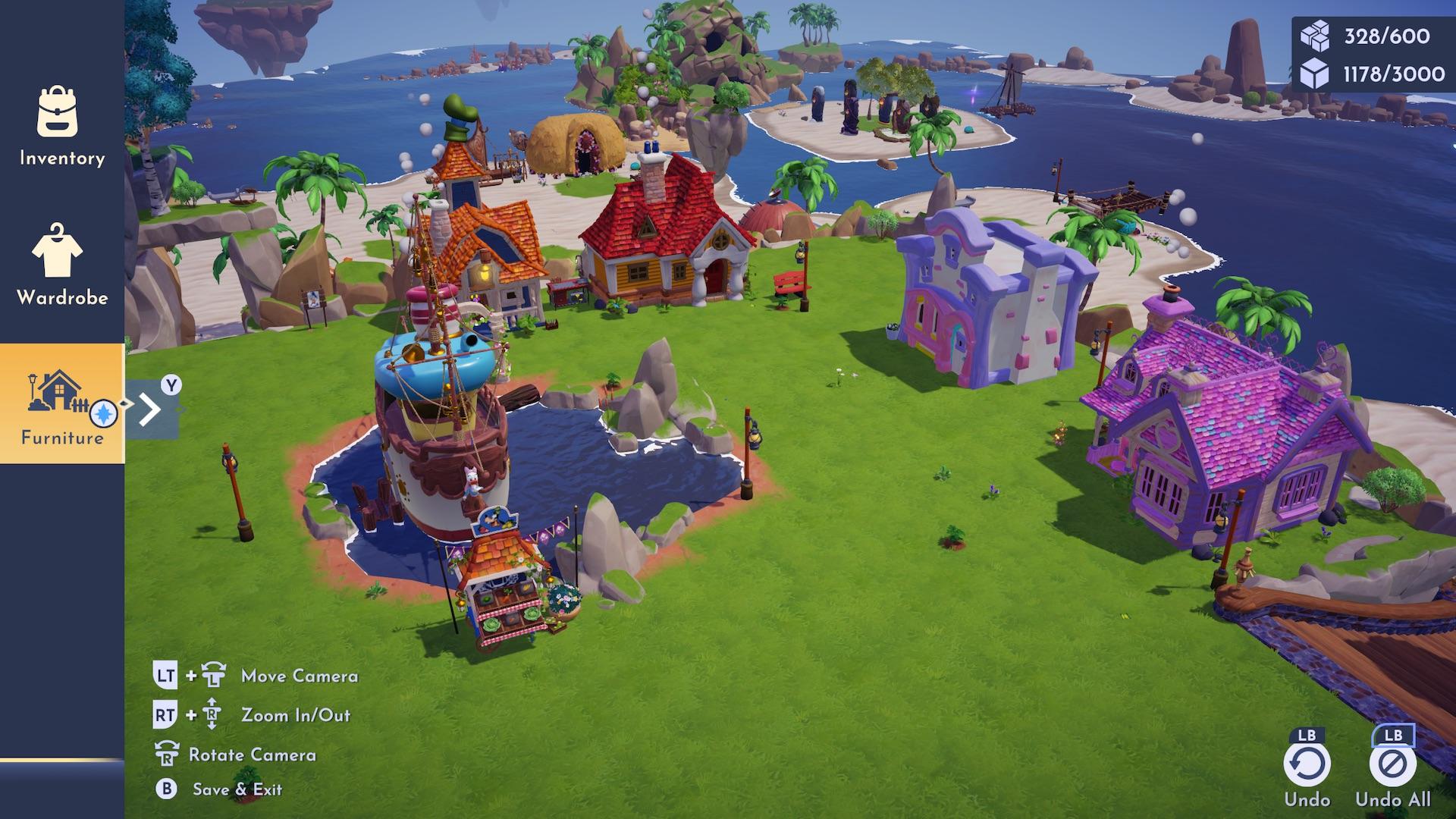Open the Inventory tab
1456x819 pixels.
click(x=61, y=126)
